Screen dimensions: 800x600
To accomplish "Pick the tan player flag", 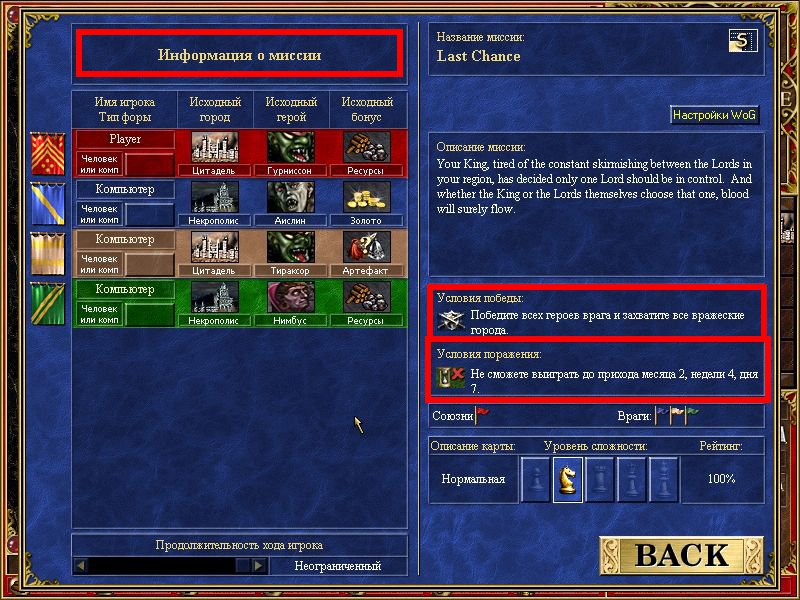I will point(45,253).
